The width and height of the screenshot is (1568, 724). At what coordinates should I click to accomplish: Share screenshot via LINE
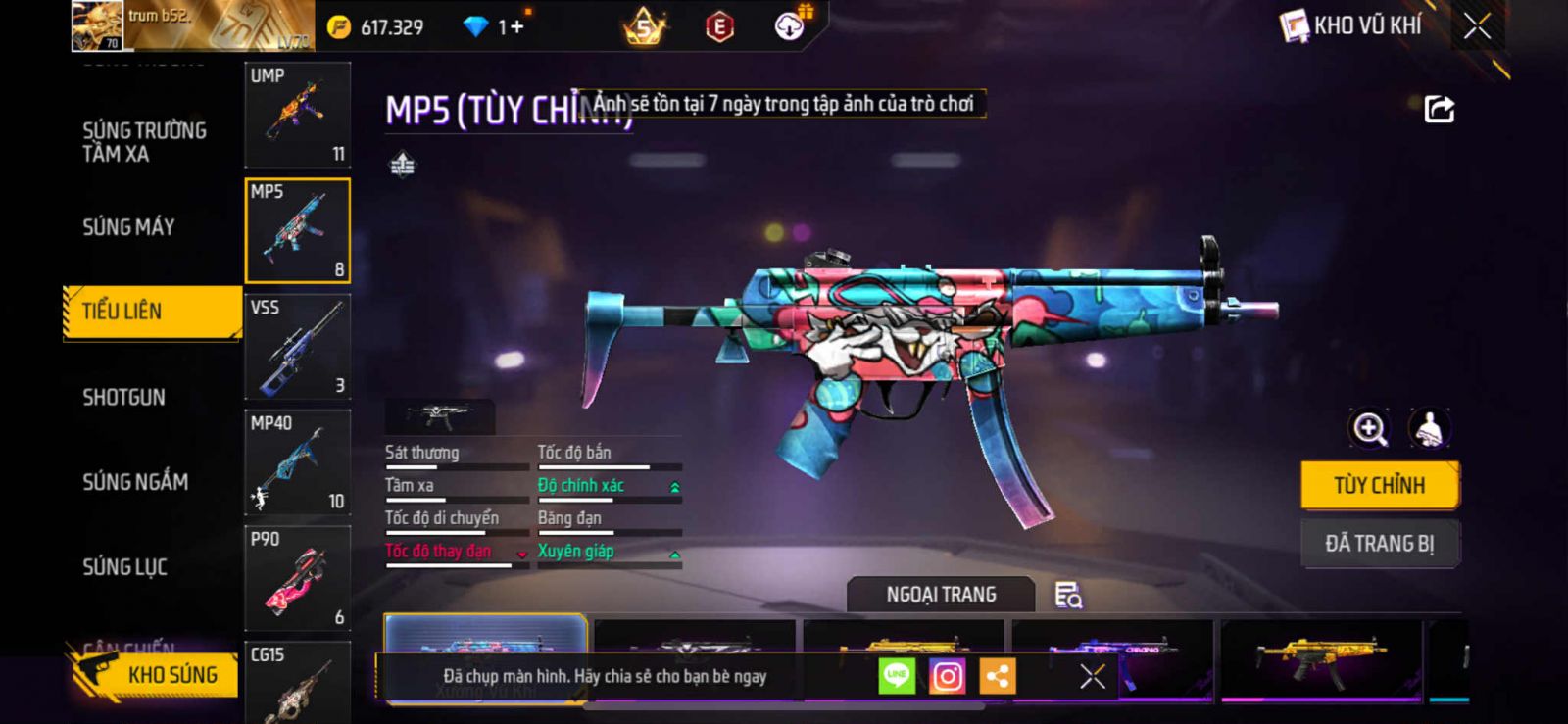click(x=897, y=676)
